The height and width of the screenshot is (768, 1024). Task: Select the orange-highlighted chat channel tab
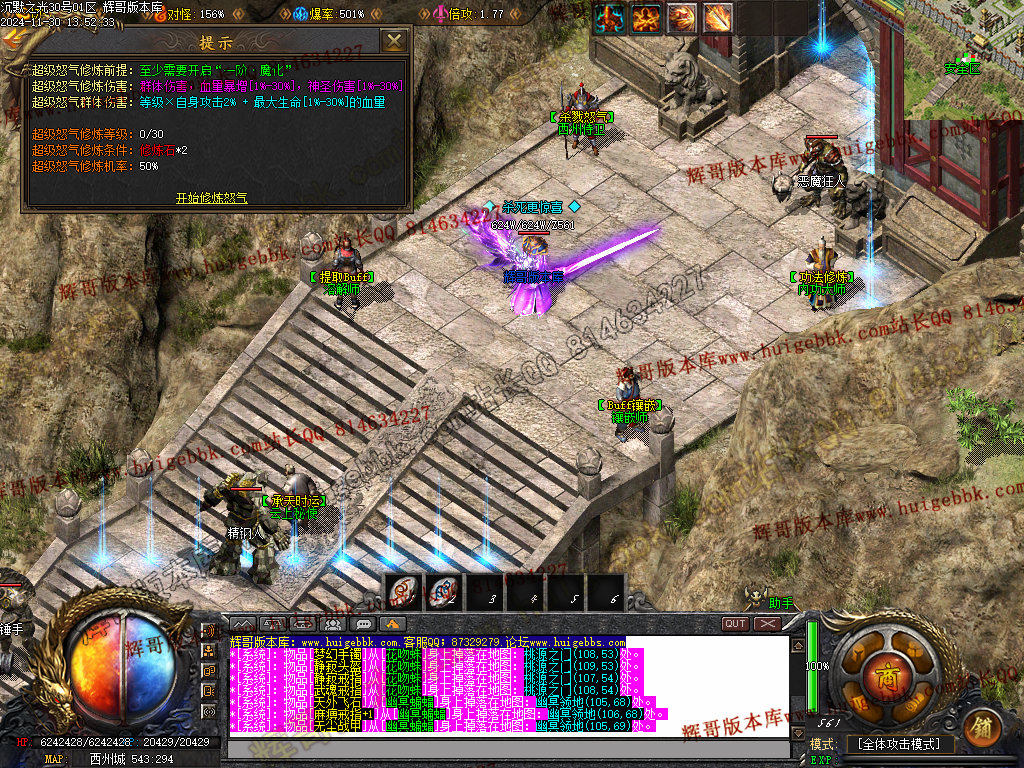[394, 625]
